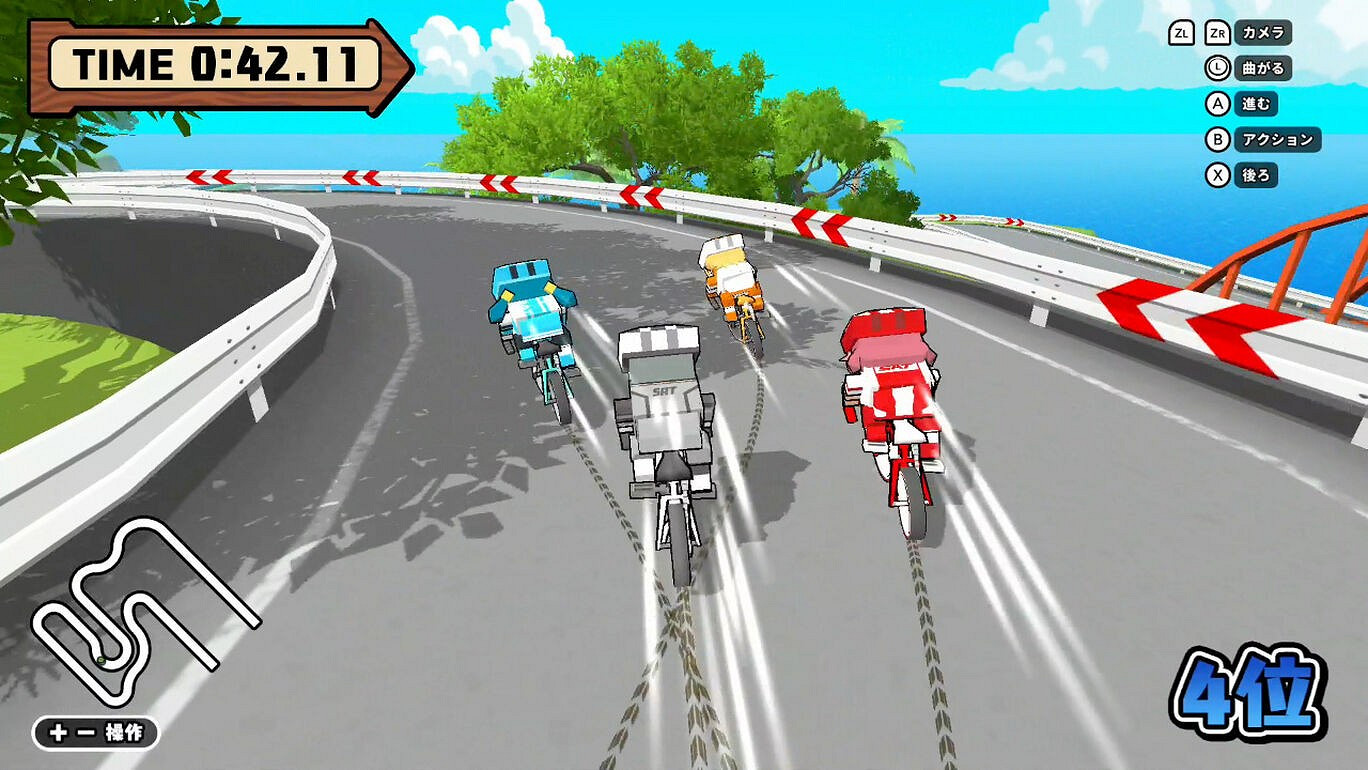Tap the A button icon for 進む
The image size is (1368, 770).
tap(1217, 104)
